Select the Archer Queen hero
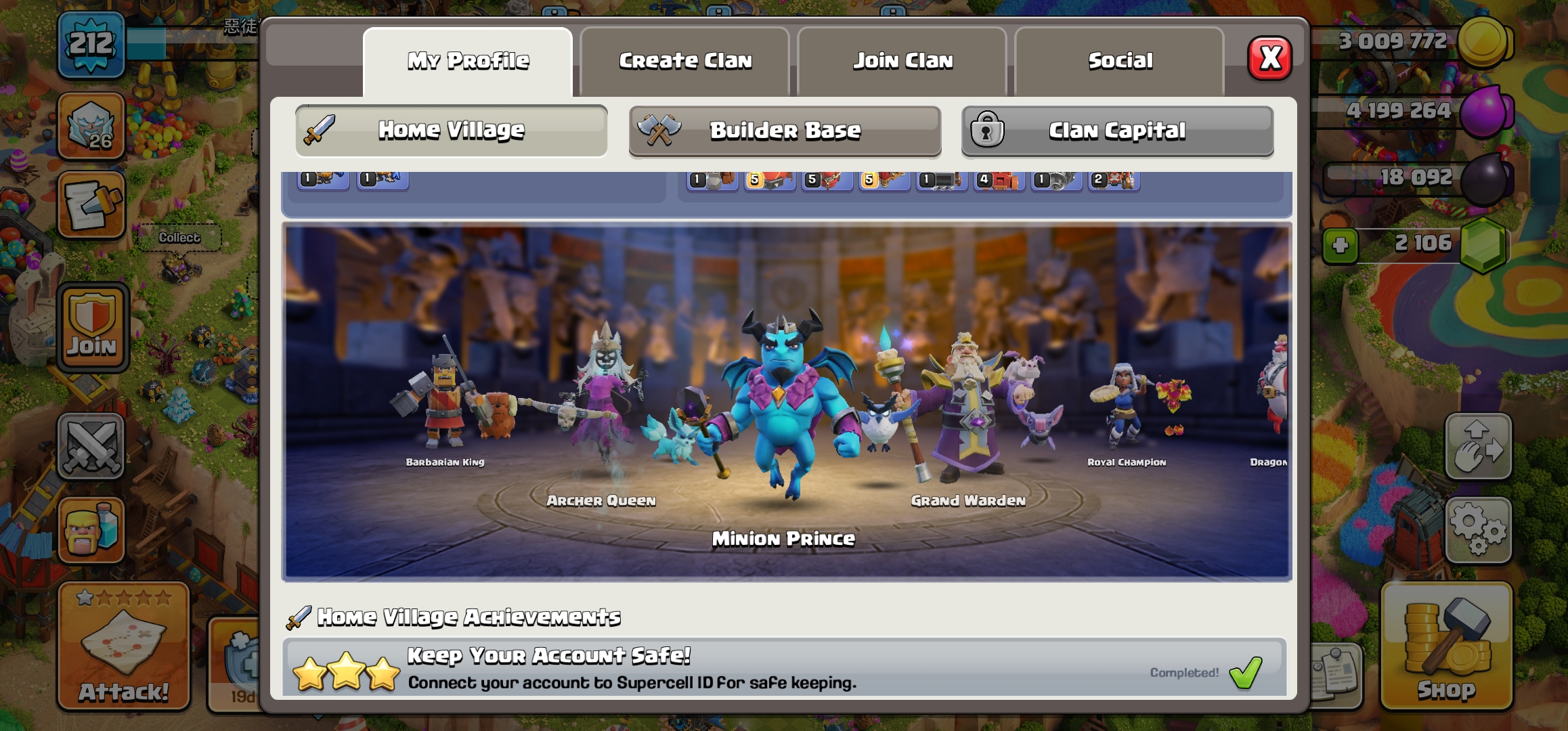This screenshot has width=1568, height=731. [603, 406]
